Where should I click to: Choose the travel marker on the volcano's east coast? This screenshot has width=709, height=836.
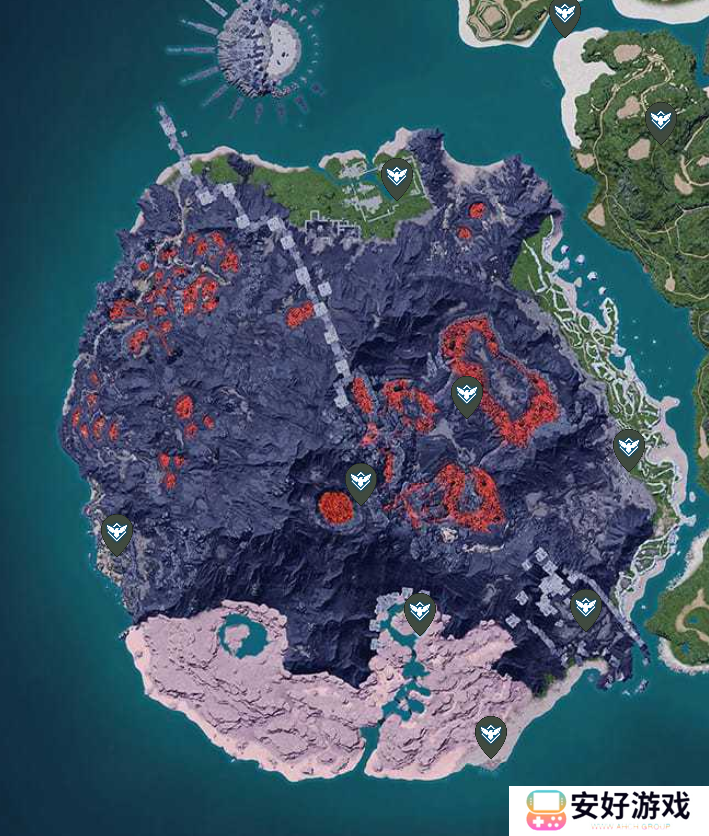[628, 448]
